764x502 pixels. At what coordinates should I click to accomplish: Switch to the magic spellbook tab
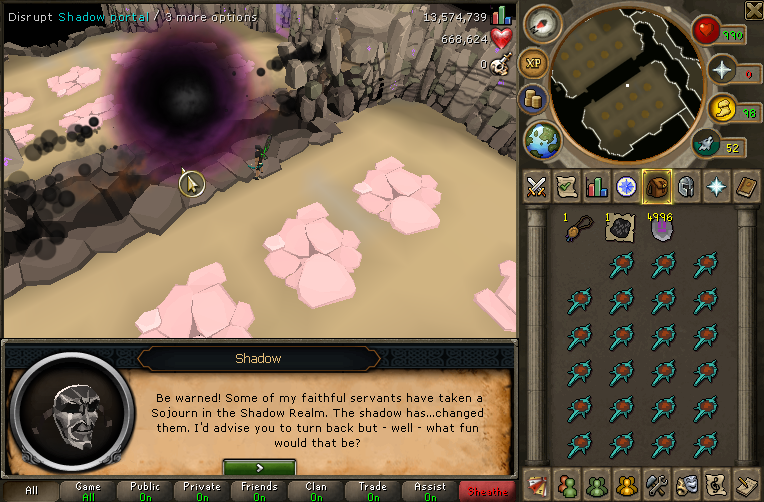click(749, 187)
